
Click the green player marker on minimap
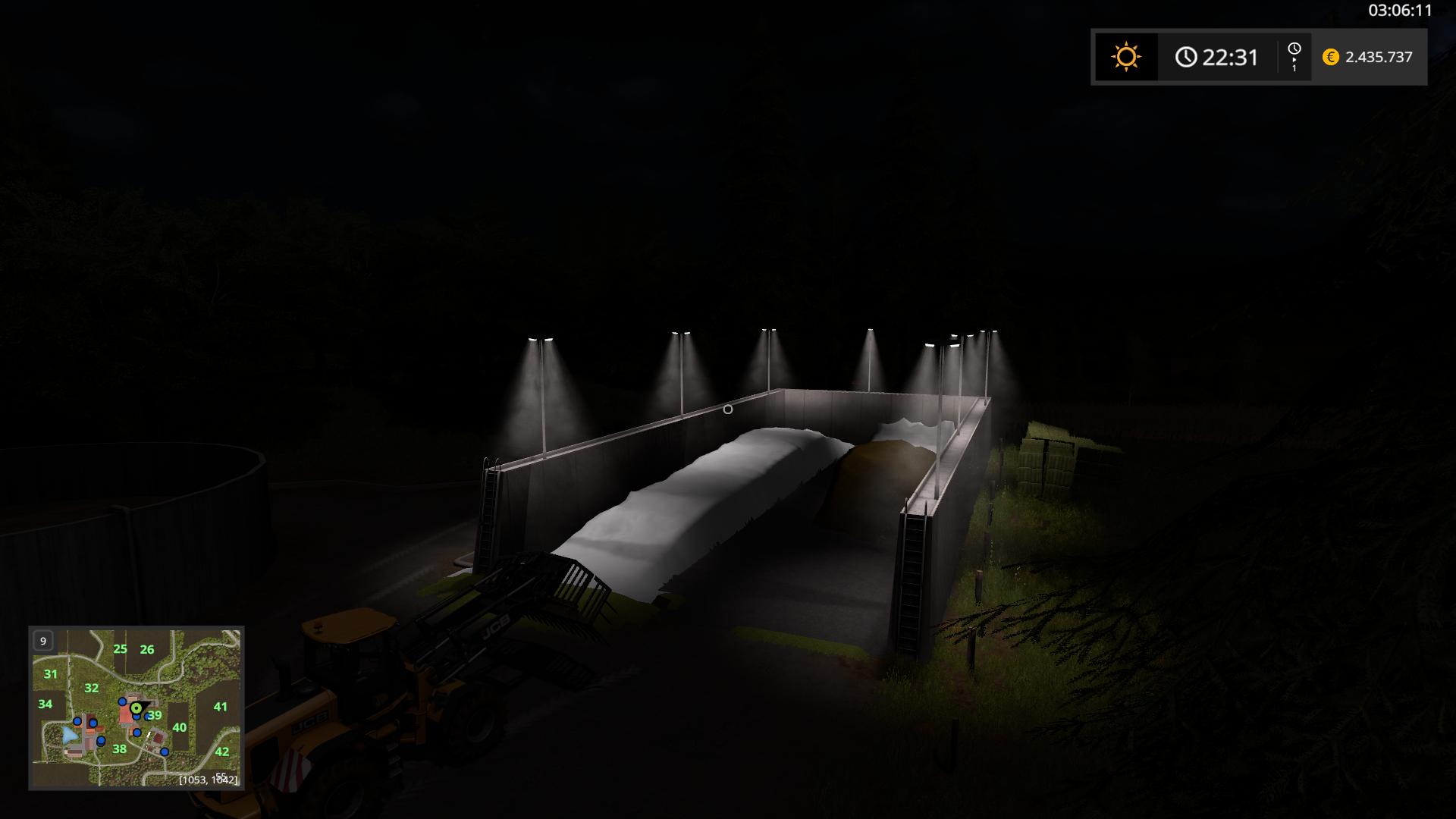coord(136,708)
